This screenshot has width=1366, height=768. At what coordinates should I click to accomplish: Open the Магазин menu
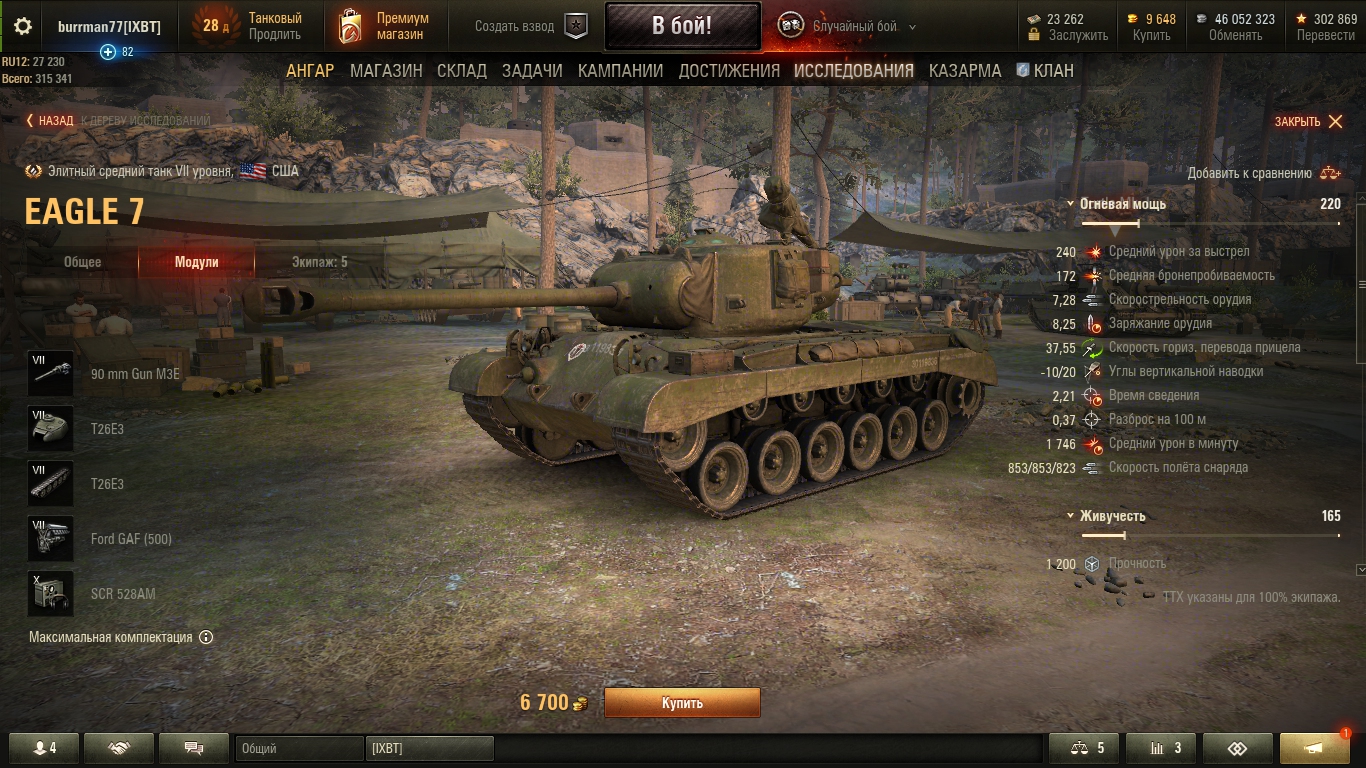pos(386,71)
